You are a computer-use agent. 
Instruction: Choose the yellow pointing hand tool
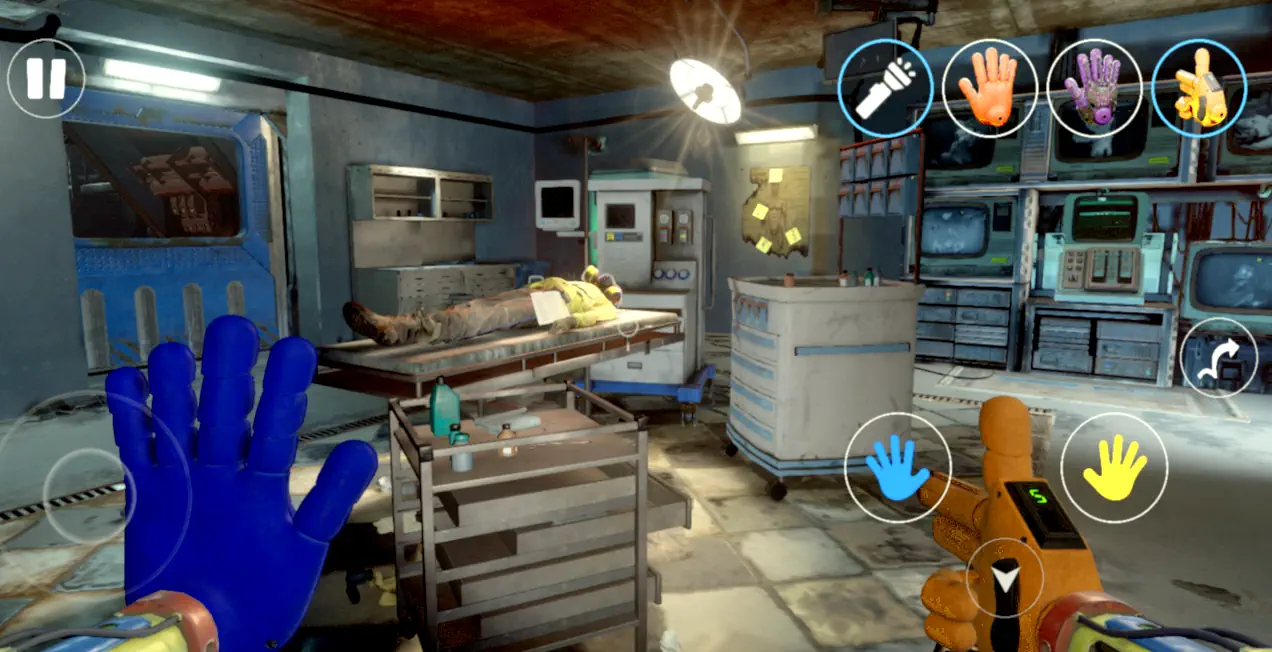click(1199, 88)
